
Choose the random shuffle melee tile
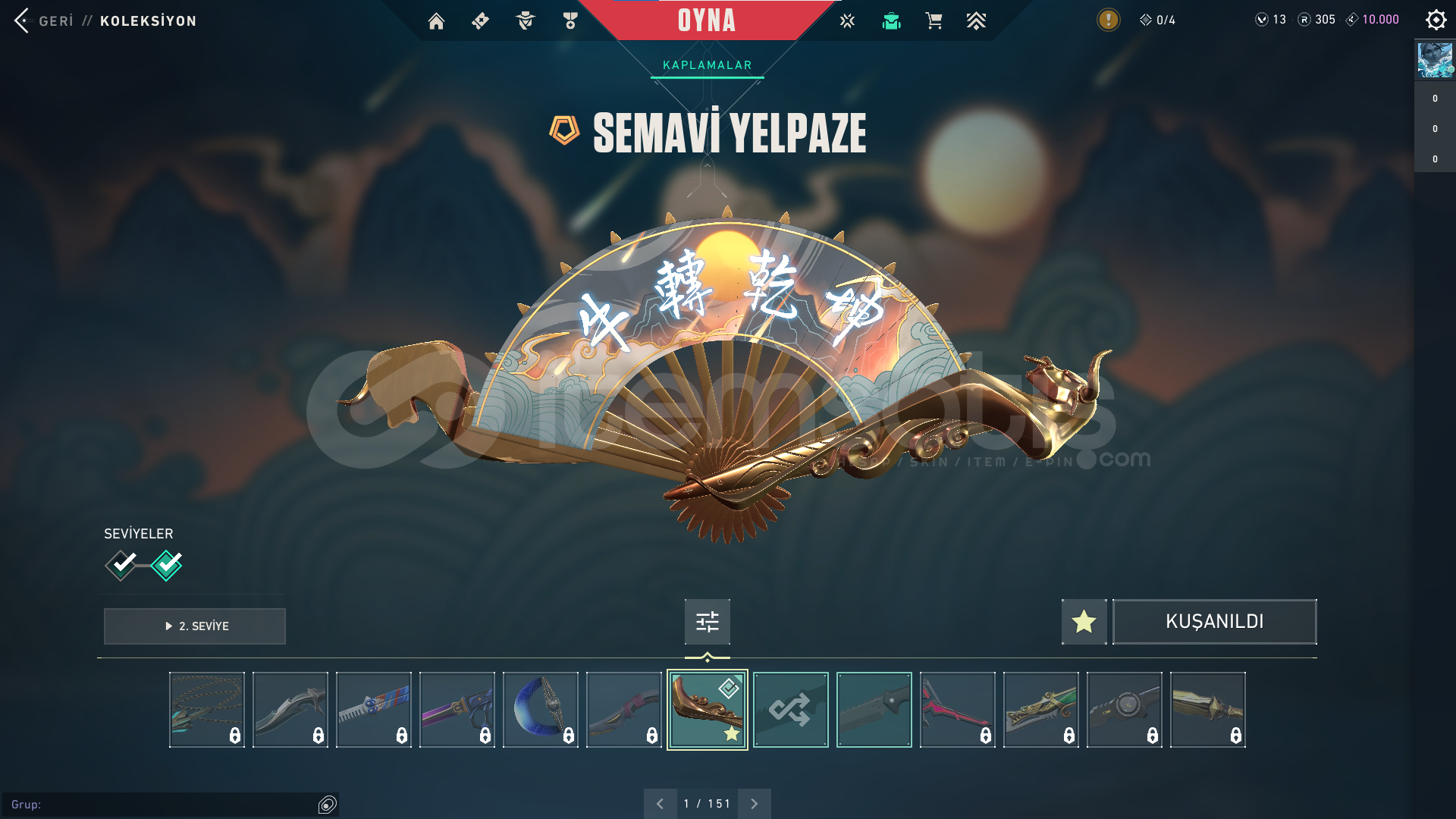pos(790,710)
